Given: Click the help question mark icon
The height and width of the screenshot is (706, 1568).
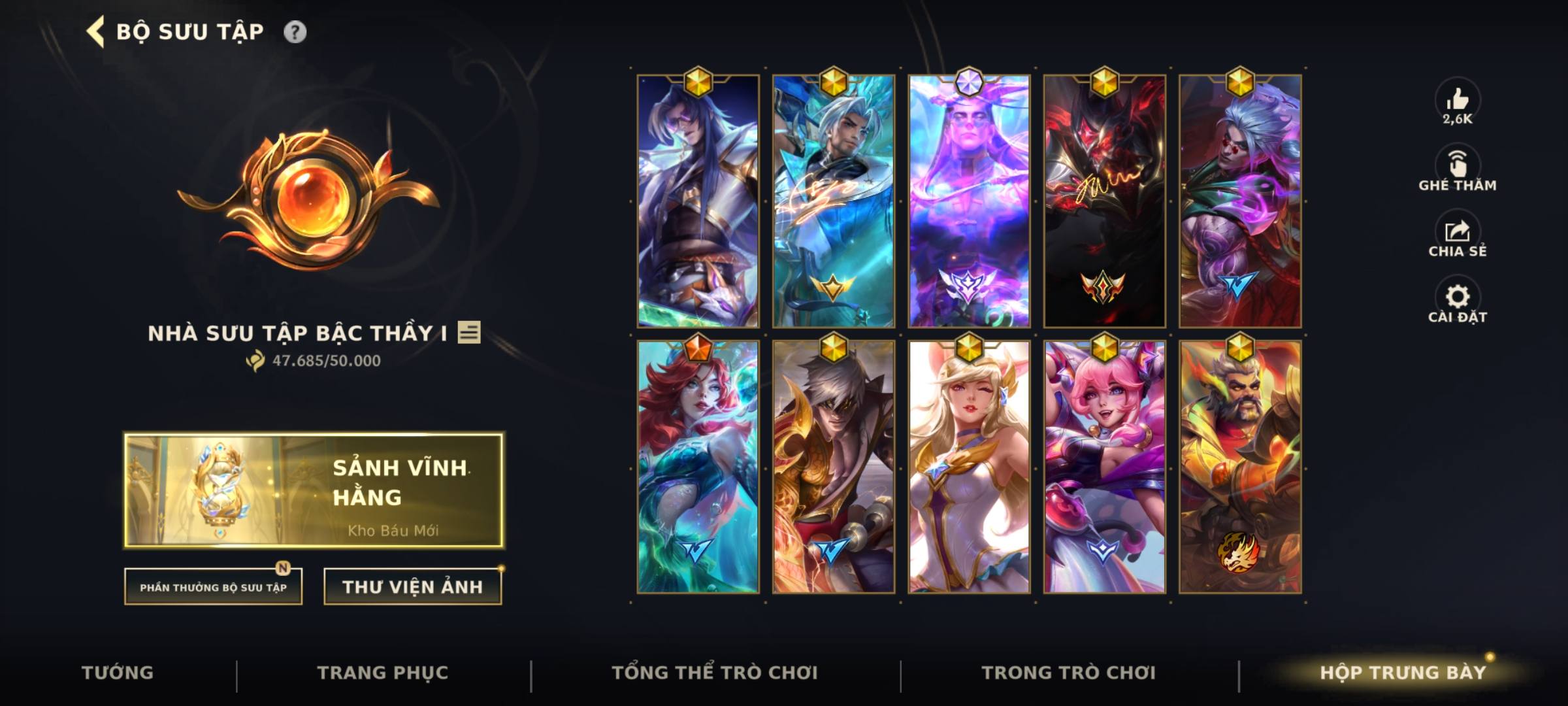Looking at the screenshot, I should [295, 30].
